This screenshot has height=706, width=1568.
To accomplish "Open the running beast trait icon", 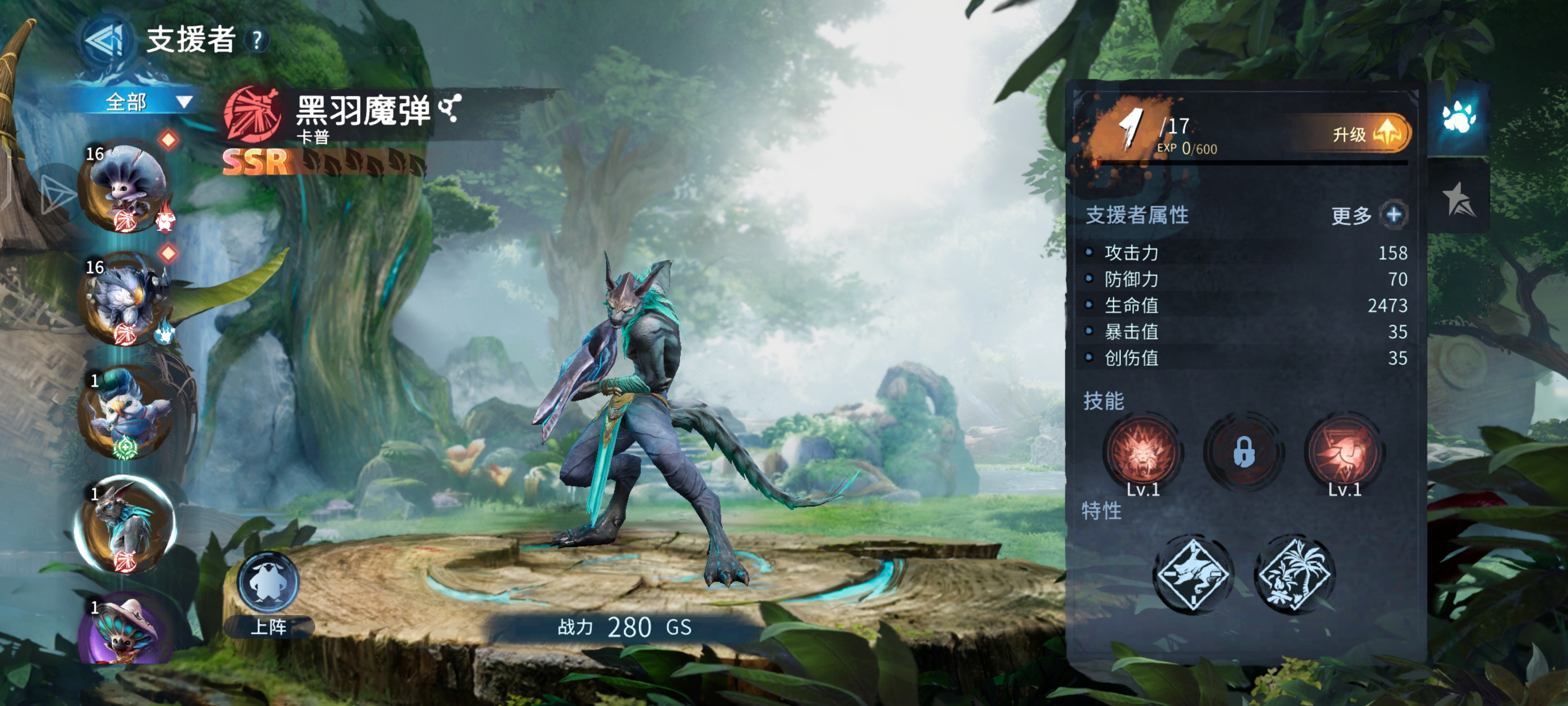I will (x=1193, y=574).
